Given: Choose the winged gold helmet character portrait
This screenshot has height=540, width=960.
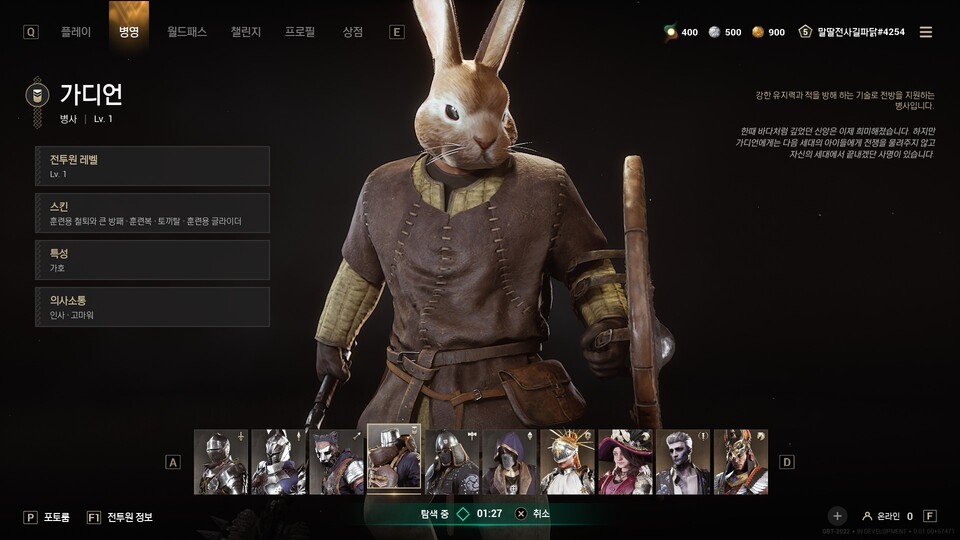Looking at the screenshot, I should (741, 462).
